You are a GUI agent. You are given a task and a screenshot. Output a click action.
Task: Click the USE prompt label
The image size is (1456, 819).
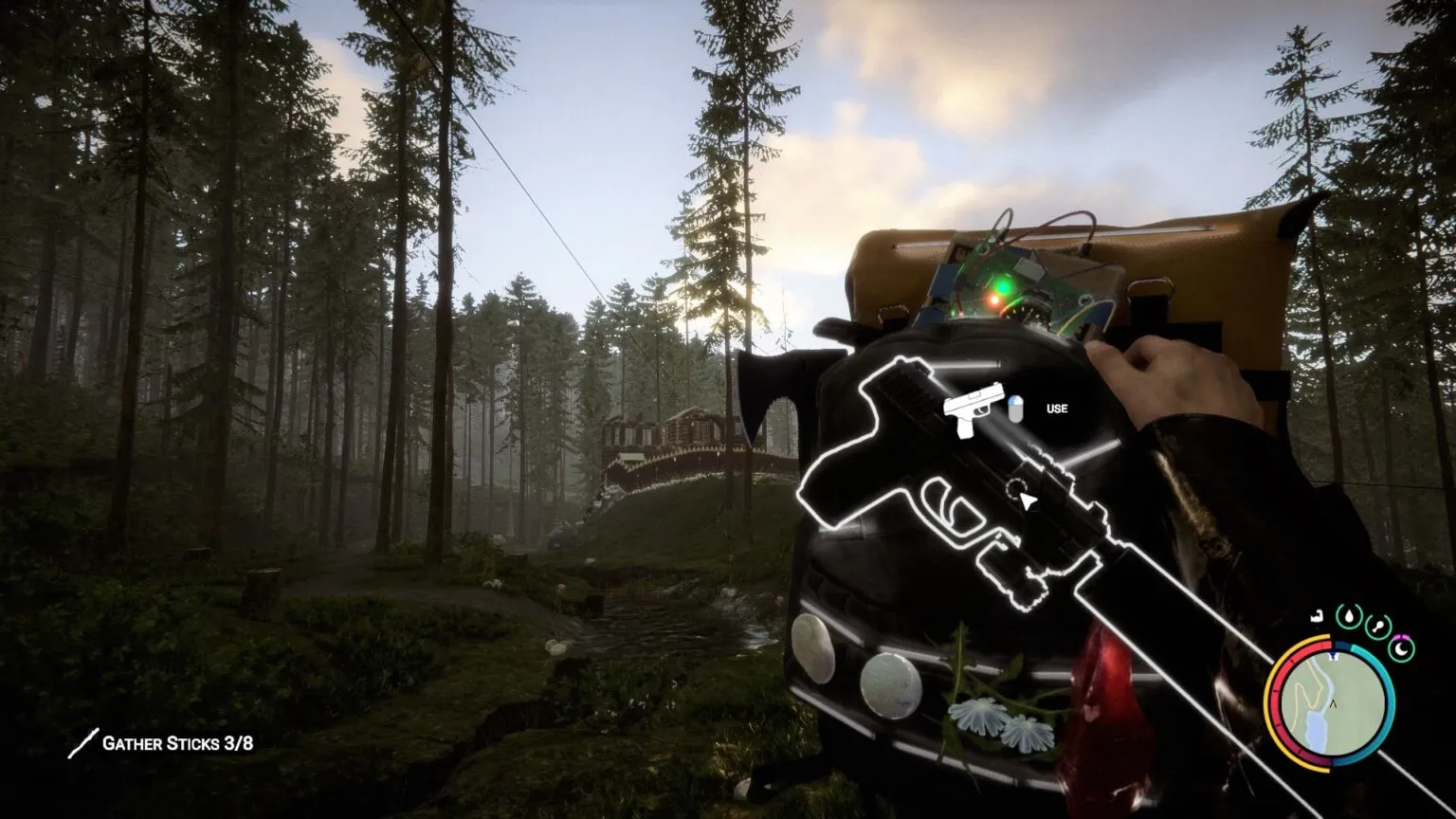click(1057, 409)
